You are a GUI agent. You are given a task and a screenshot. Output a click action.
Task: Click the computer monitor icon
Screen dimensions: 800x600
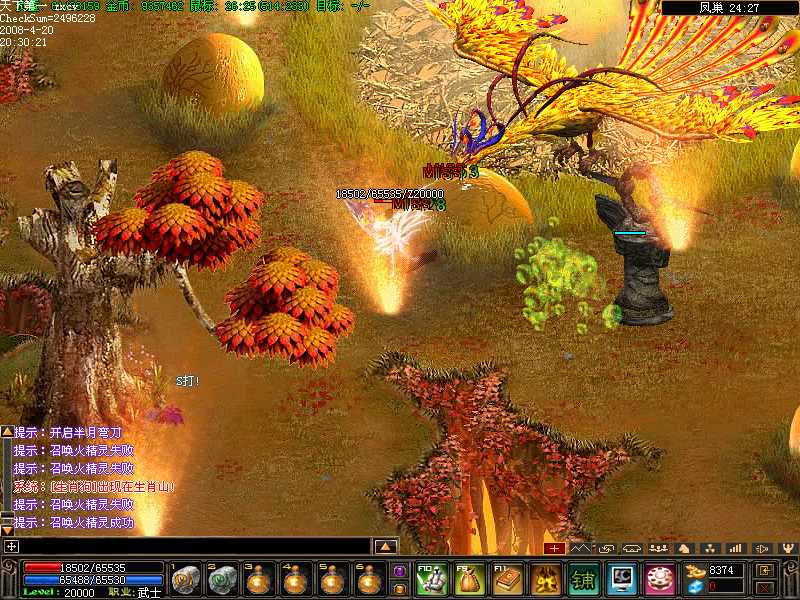click(x=621, y=579)
